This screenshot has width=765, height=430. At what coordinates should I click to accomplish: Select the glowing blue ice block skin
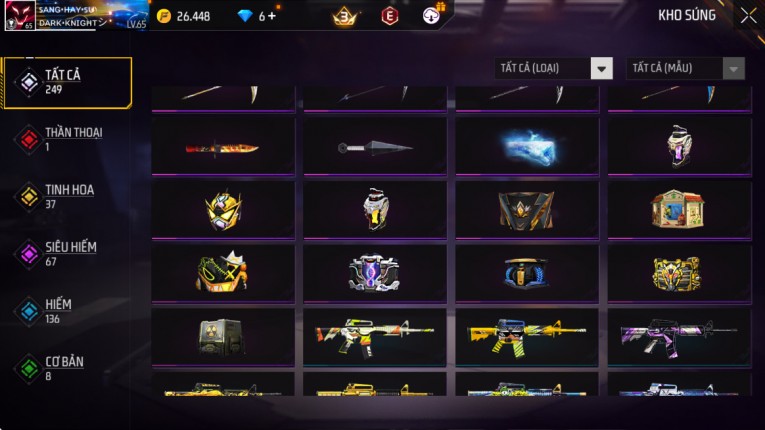click(x=527, y=148)
